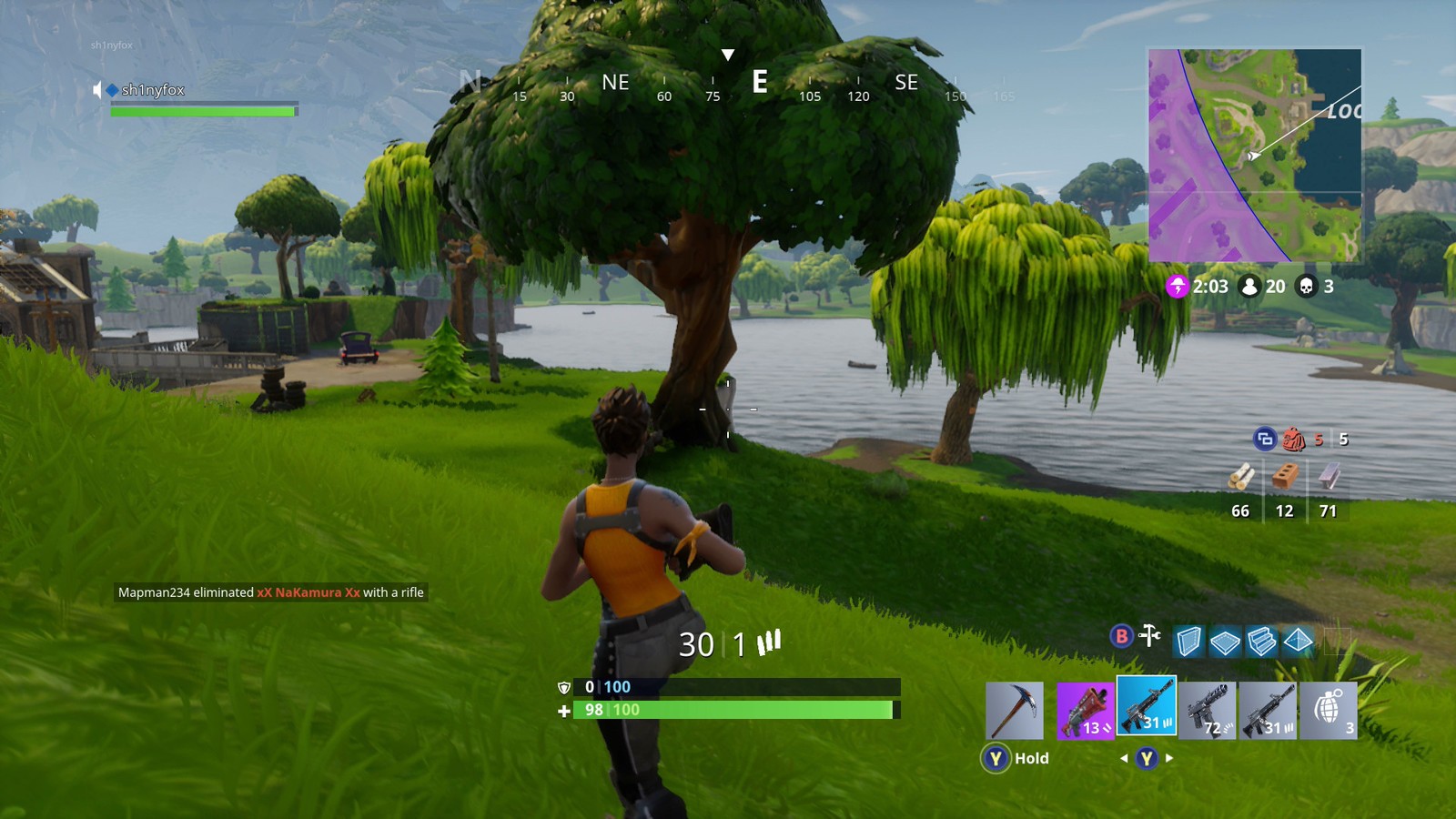Equip the purple tactical shotgun

[x=1085, y=711]
